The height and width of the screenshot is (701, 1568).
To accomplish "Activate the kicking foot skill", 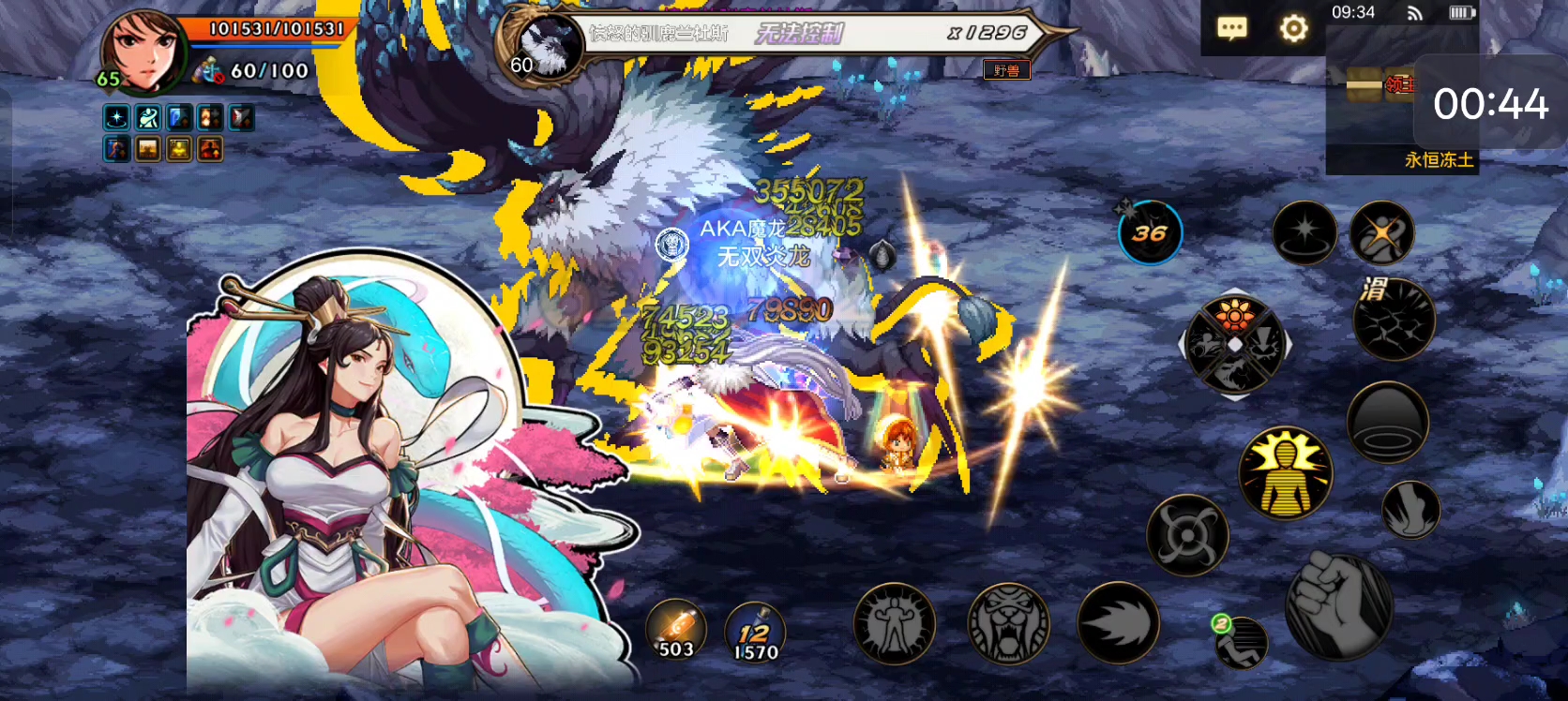I will 1410,510.
